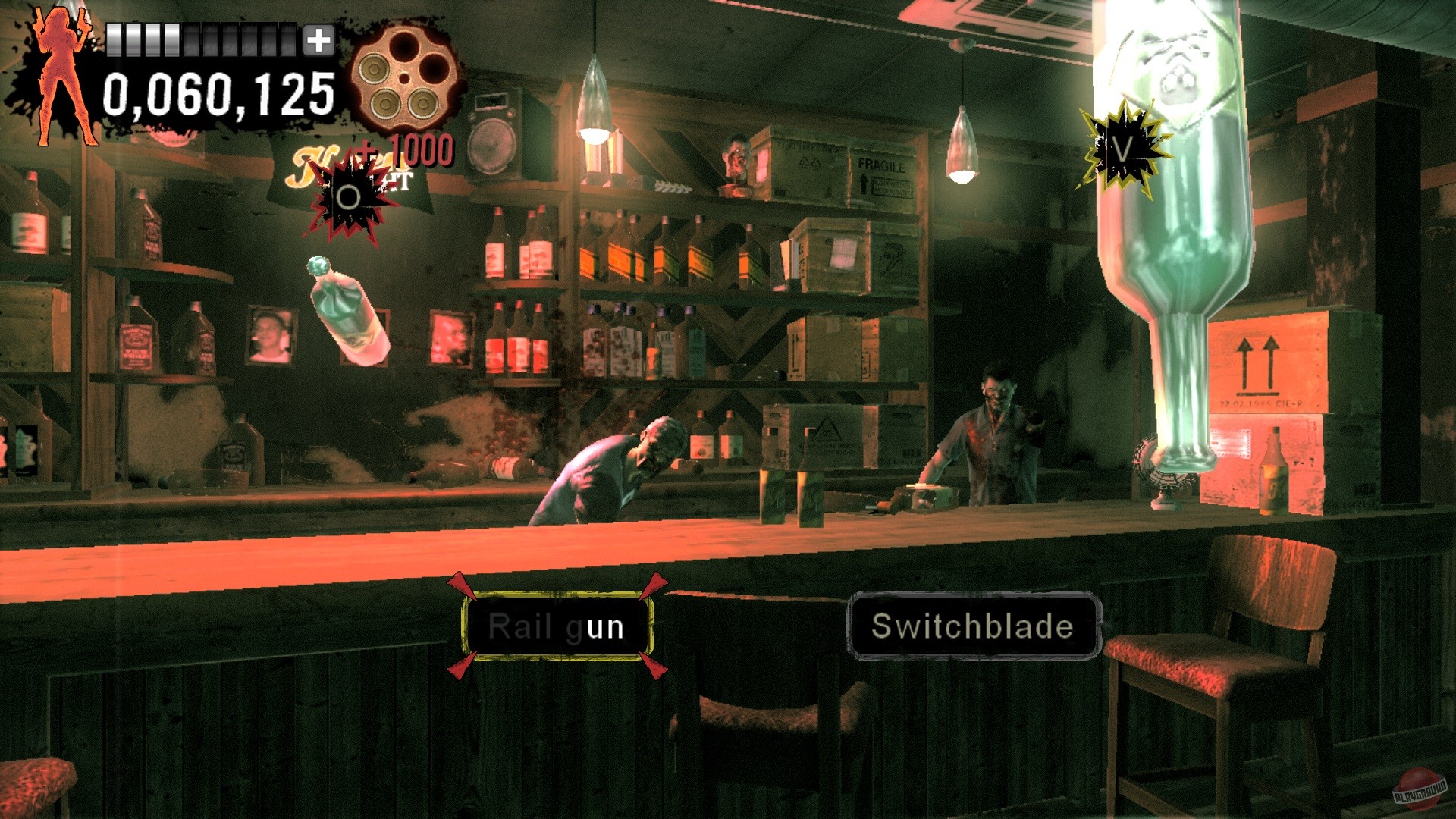Click the Rail gun target button
1456x819 pixels.
[557, 626]
